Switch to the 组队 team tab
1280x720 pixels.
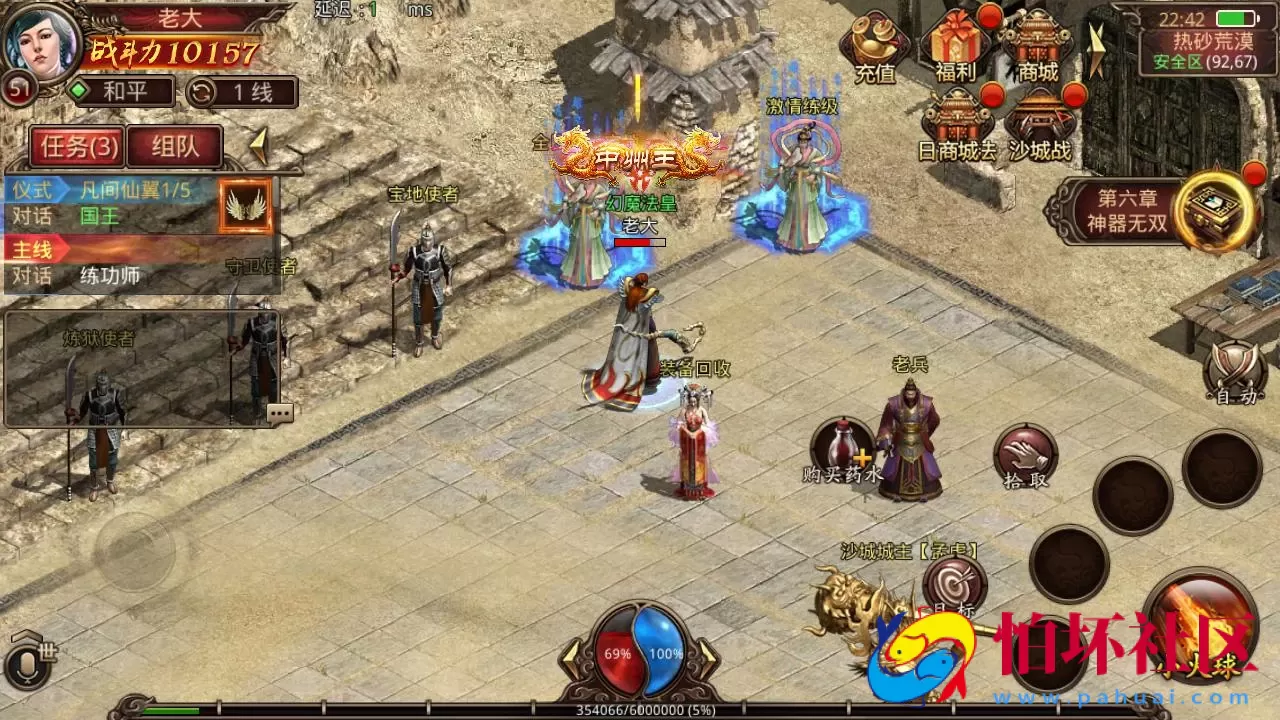tap(174, 147)
